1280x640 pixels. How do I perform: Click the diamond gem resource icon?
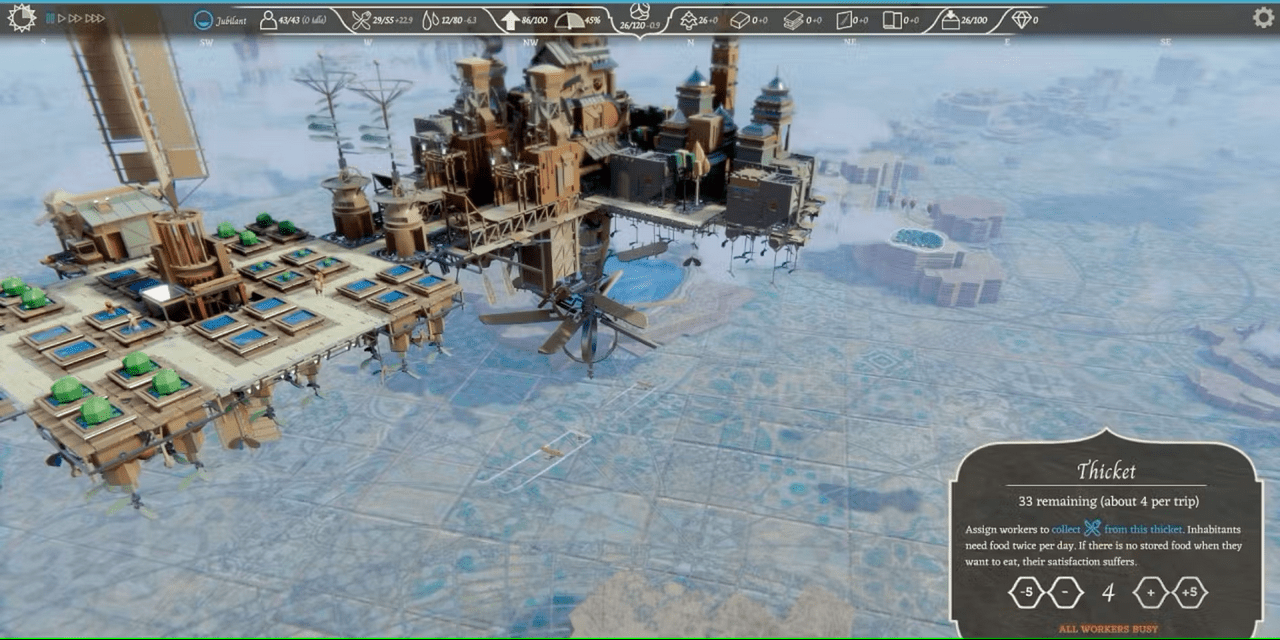[x=1020, y=20]
